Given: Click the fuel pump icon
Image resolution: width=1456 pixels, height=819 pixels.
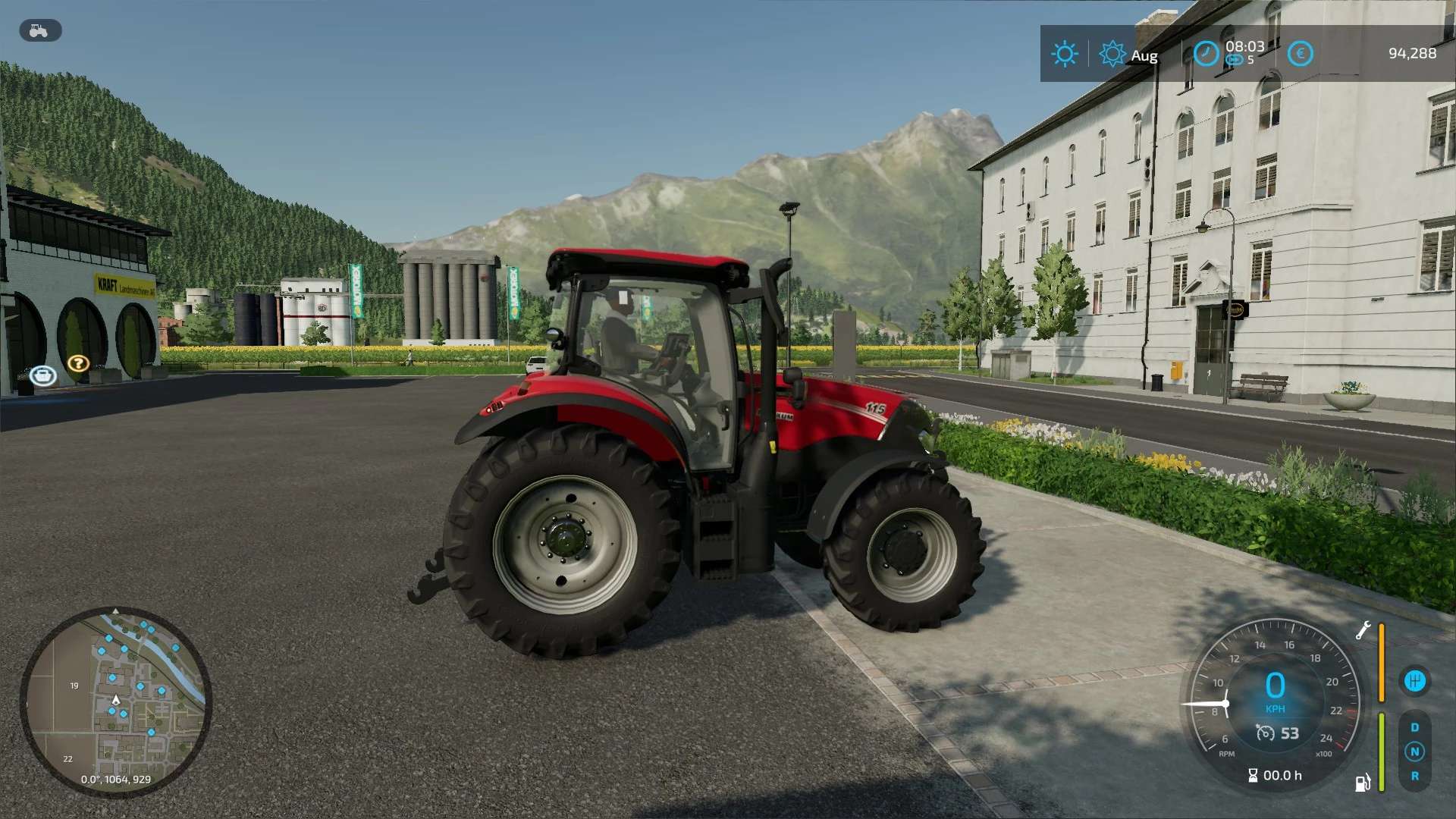Looking at the screenshot, I should pos(1363,783).
